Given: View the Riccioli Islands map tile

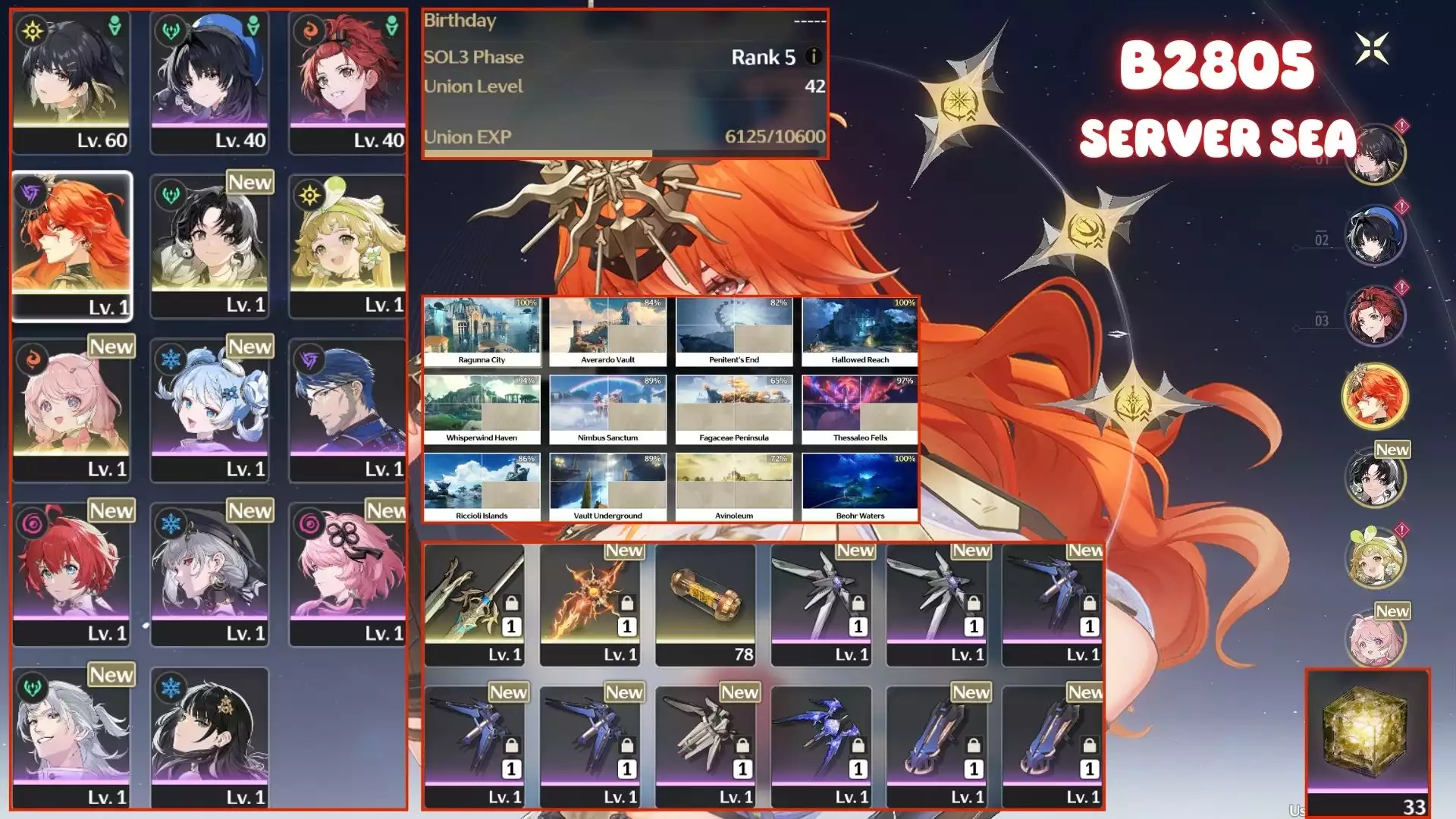Looking at the screenshot, I should pyautogui.click(x=482, y=488).
